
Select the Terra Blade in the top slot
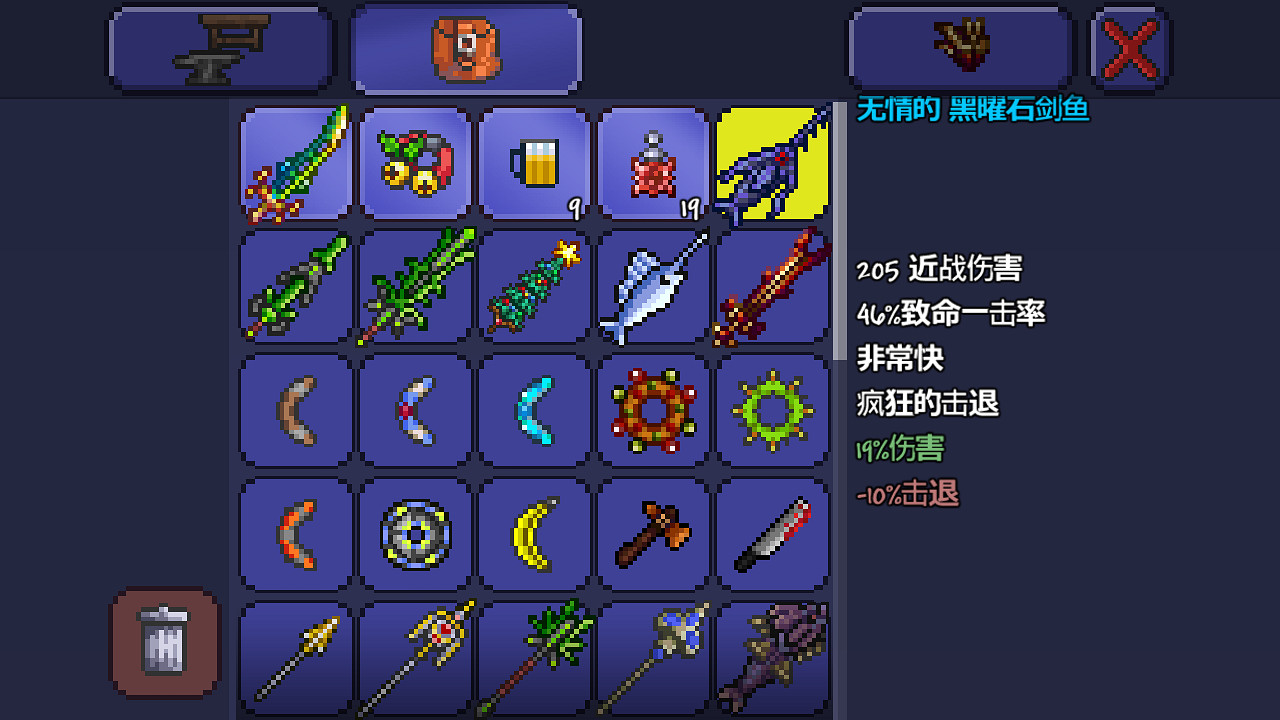[x=295, y=164]
